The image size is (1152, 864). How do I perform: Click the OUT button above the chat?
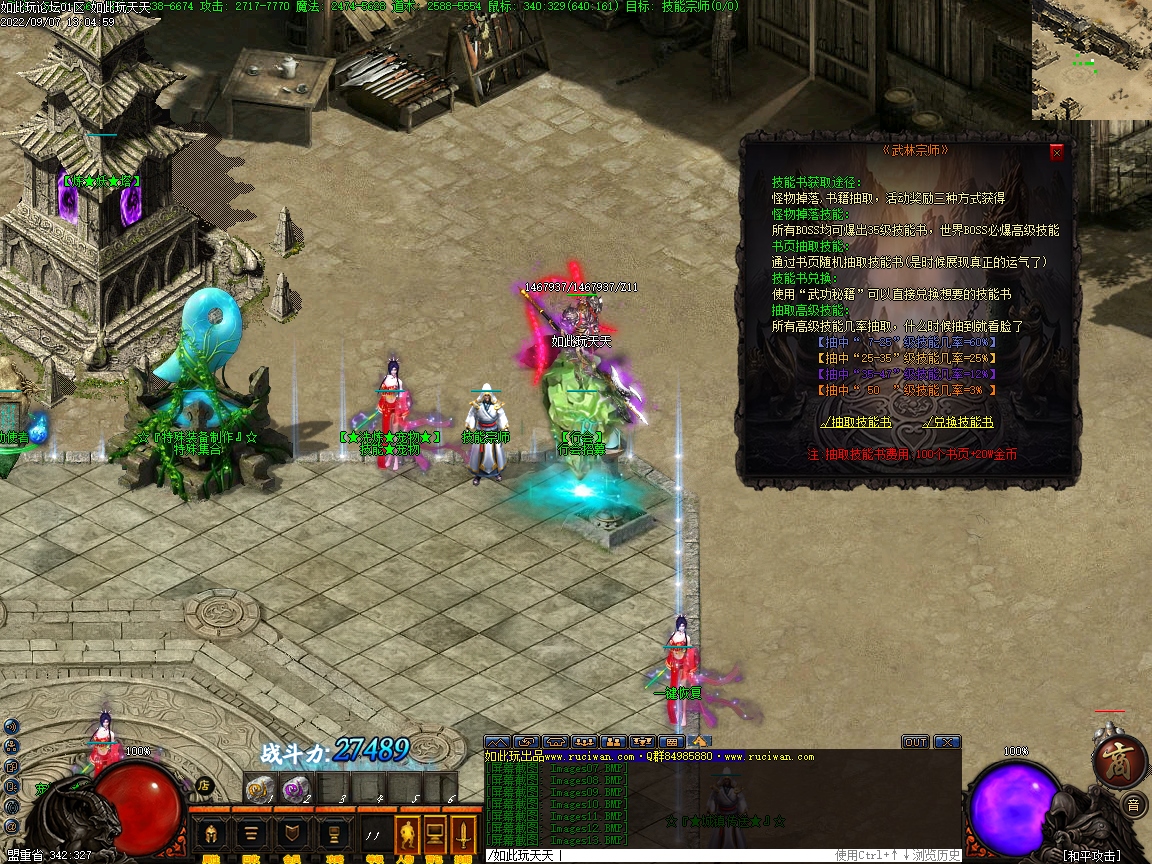[x=915, y=742]
